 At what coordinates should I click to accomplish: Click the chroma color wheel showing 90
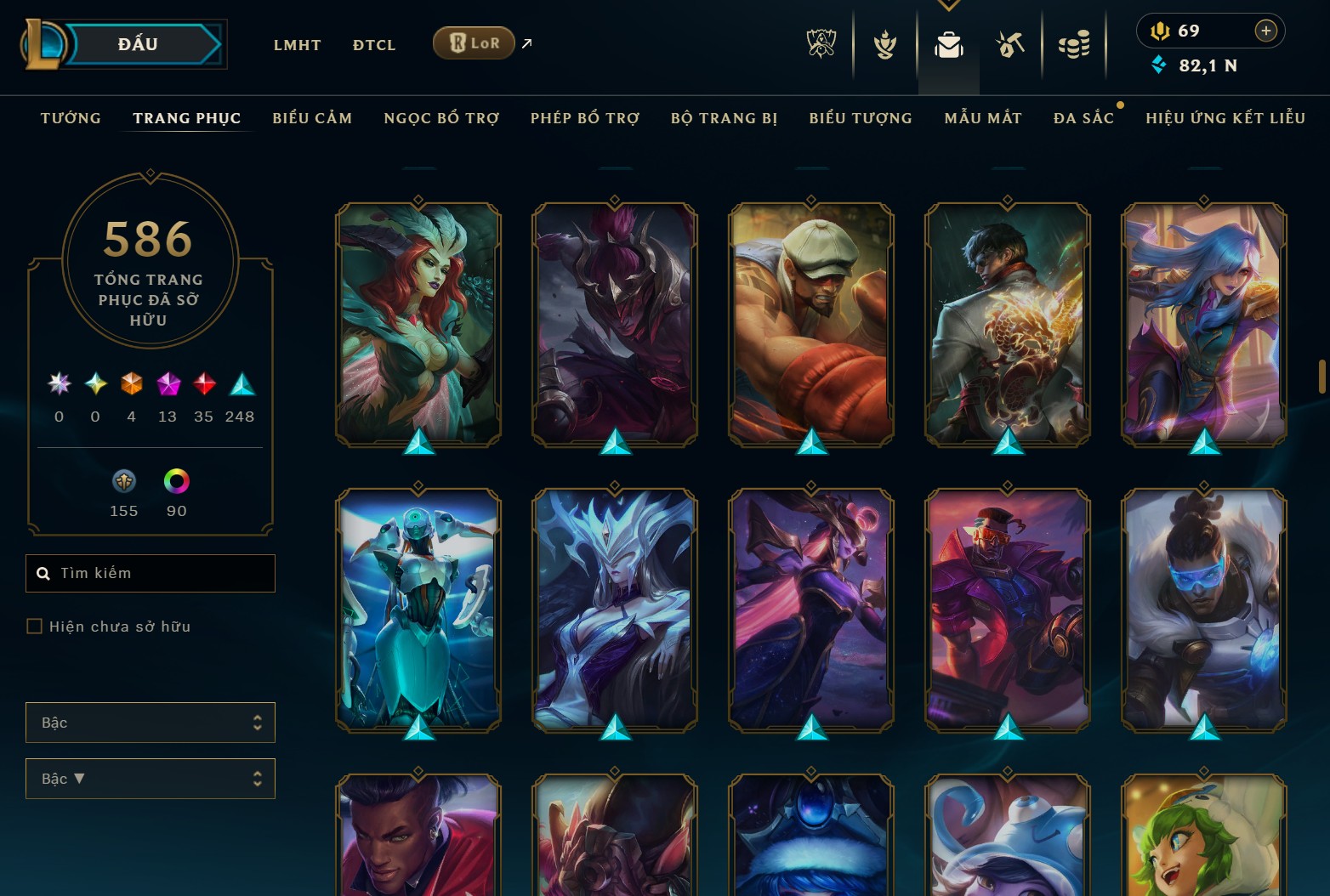point(176,481)
